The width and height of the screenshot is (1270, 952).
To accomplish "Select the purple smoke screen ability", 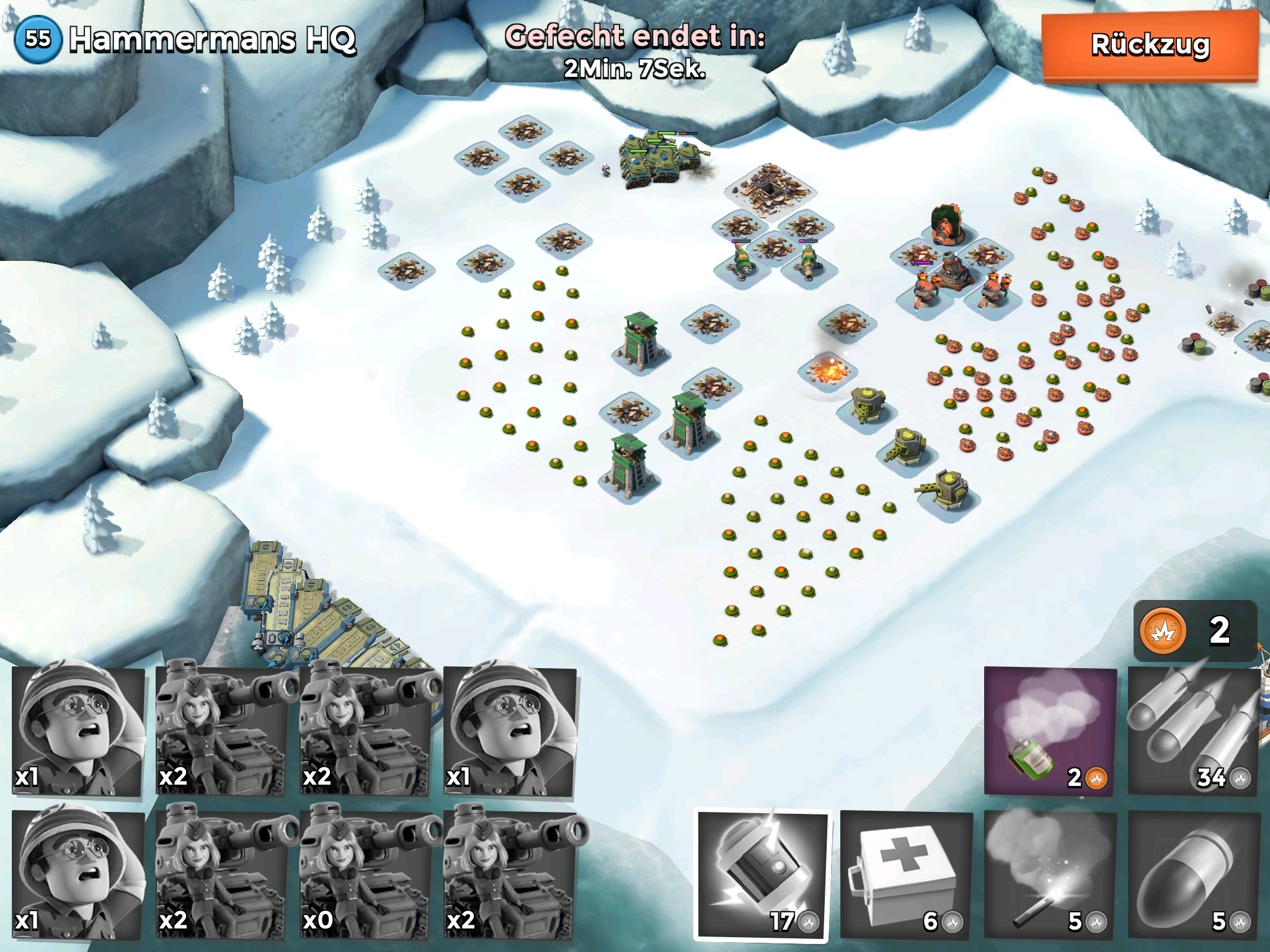I will coord(1050,731).
